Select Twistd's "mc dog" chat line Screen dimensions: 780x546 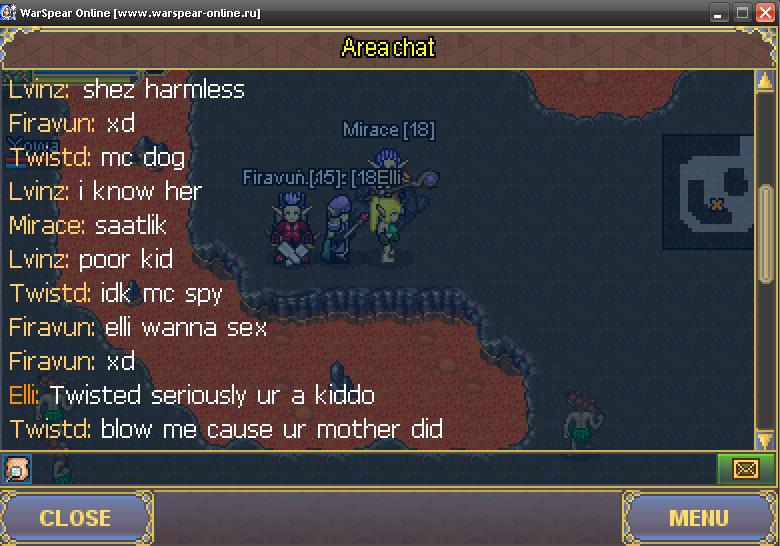point(97,157)
